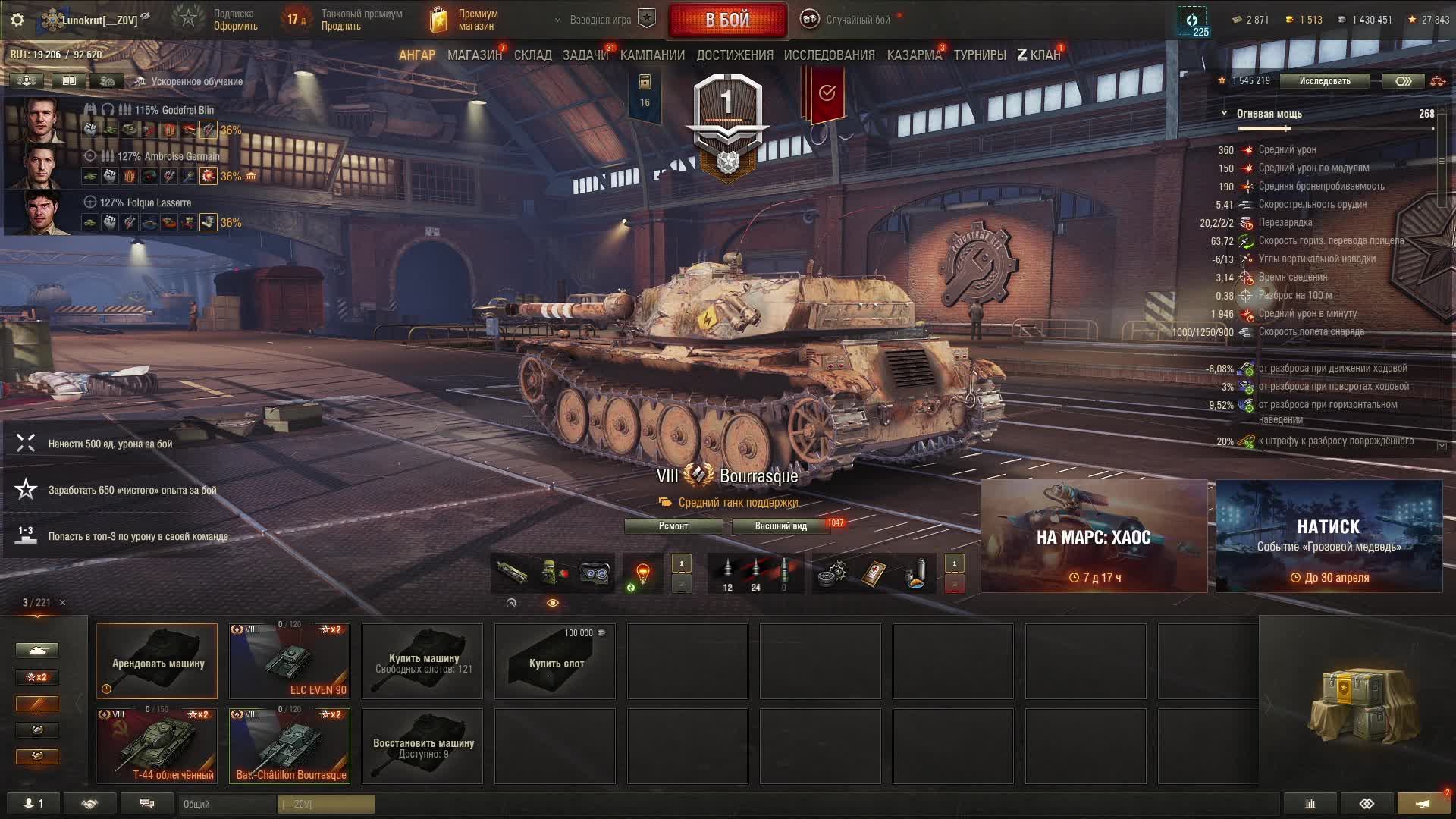Open the ИССЛЕДОВАНИЯ tab
This screenshot has height=819, width=1456.
pos(829,55)
